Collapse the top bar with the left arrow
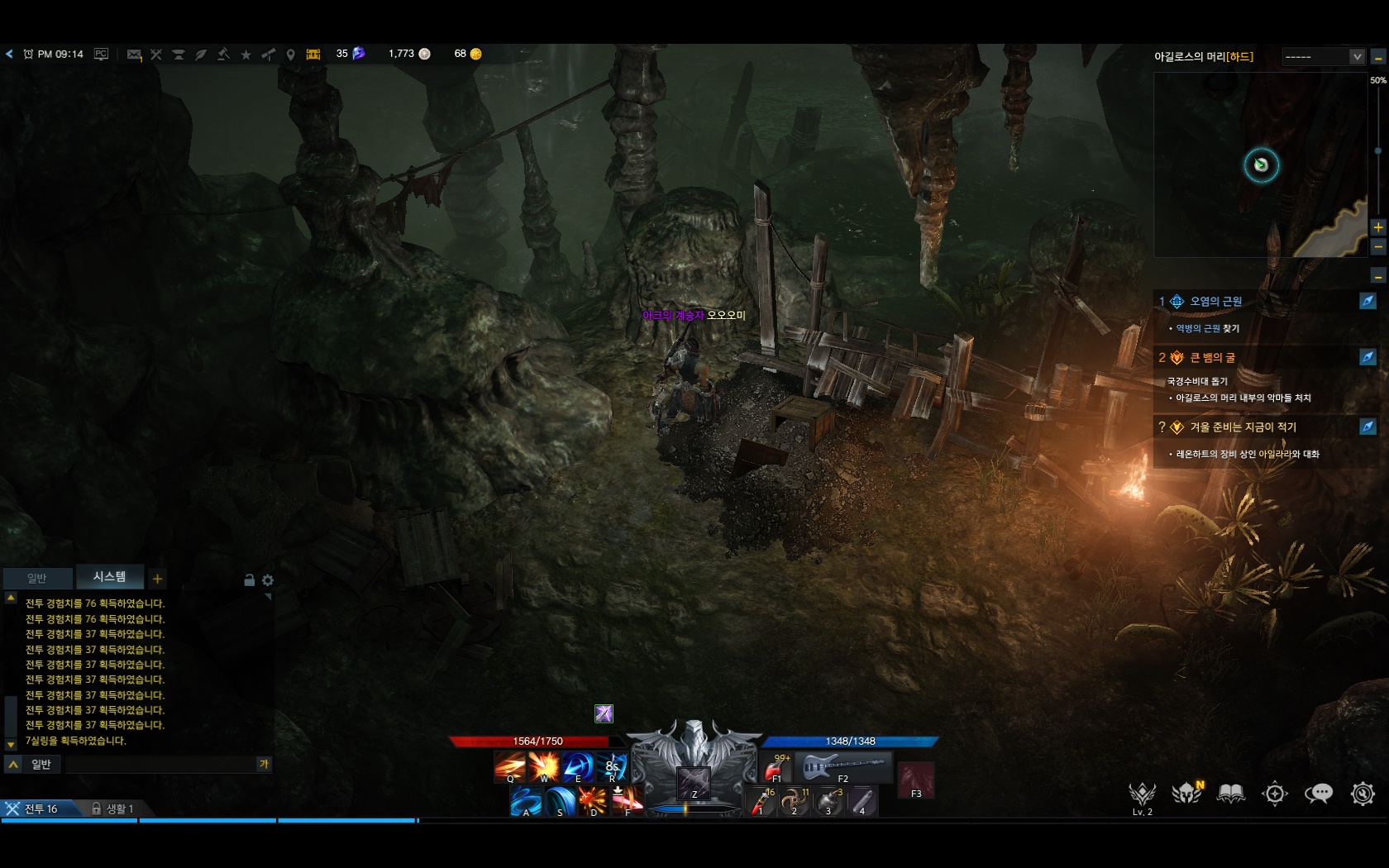The height and width of the screenshot is (868, 1389). point(9,55)
